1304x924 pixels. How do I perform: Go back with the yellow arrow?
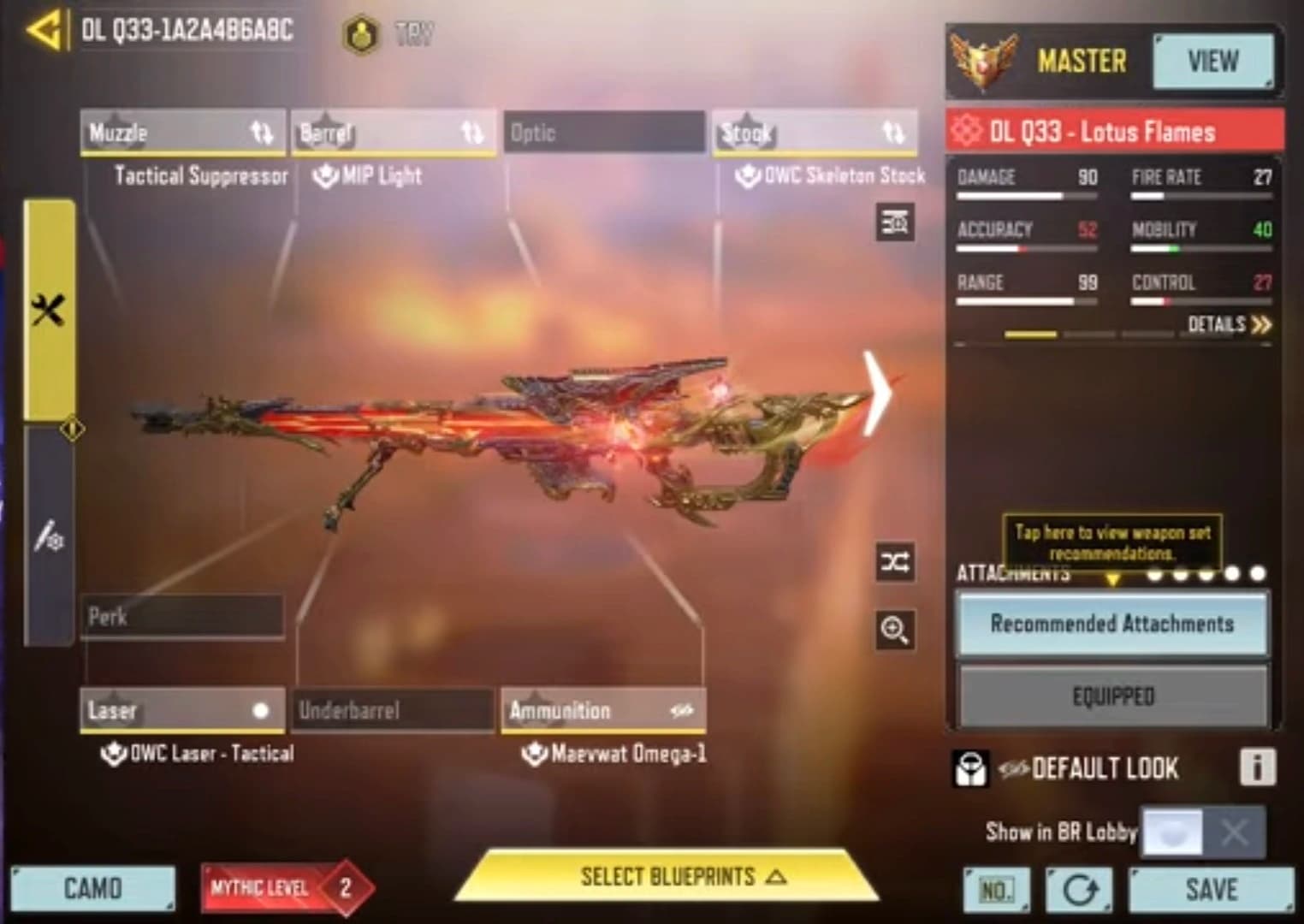coord(43,32)
